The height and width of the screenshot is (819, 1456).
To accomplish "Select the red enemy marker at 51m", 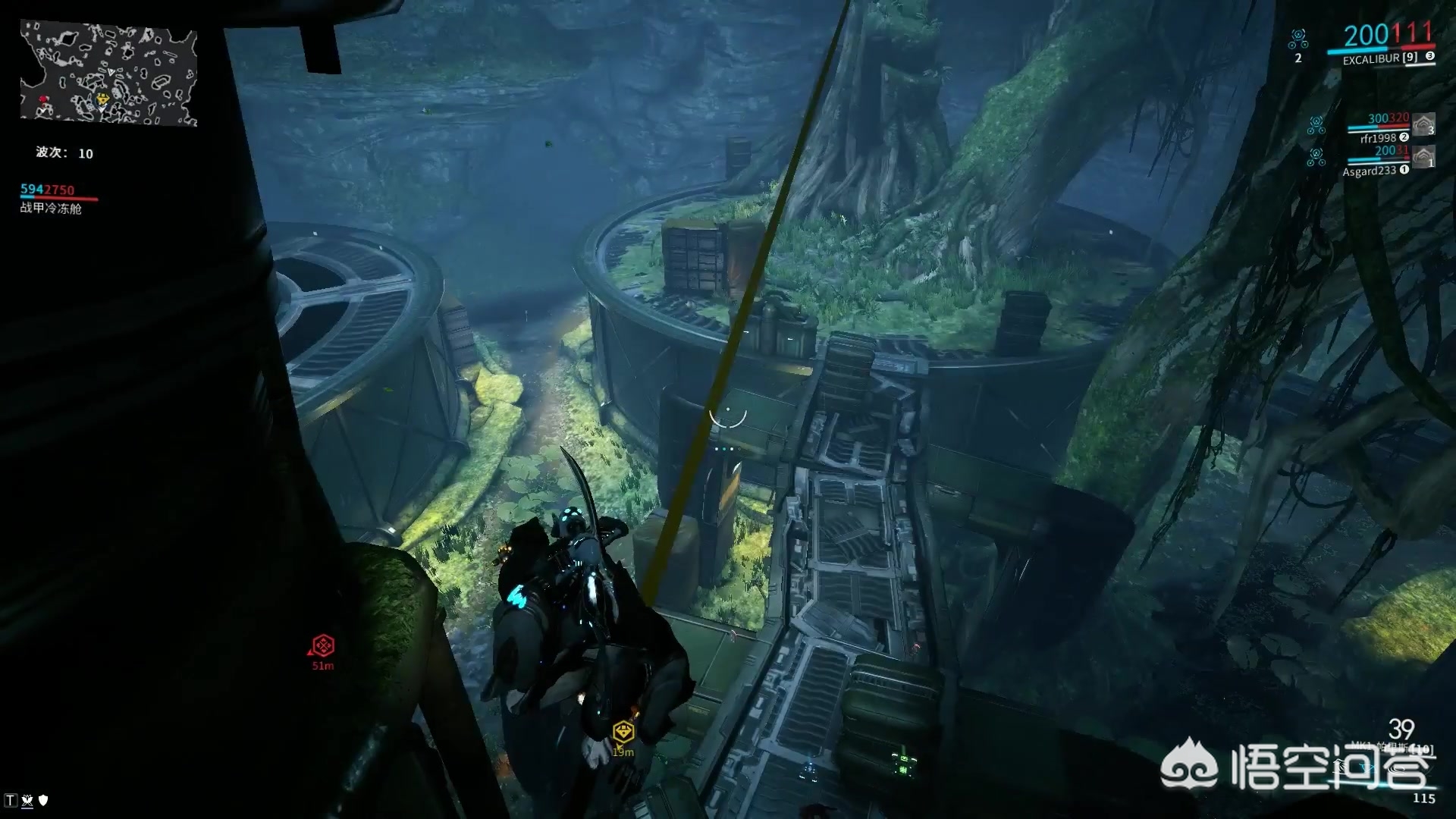I will (323, 645).
